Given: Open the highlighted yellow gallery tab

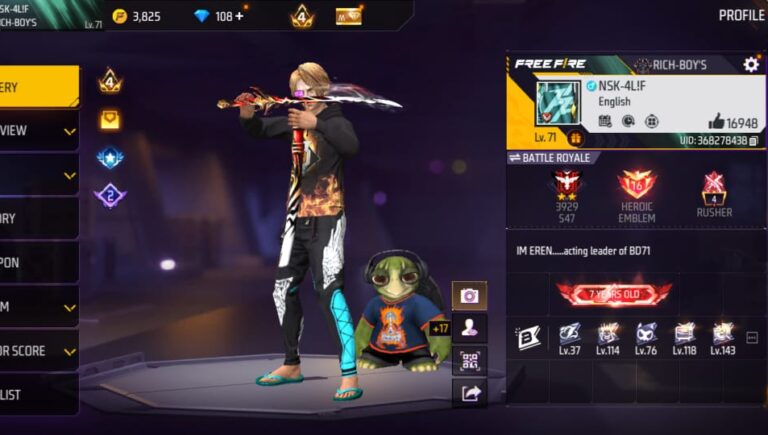Looking at the screenshot, I should point(38,87).
